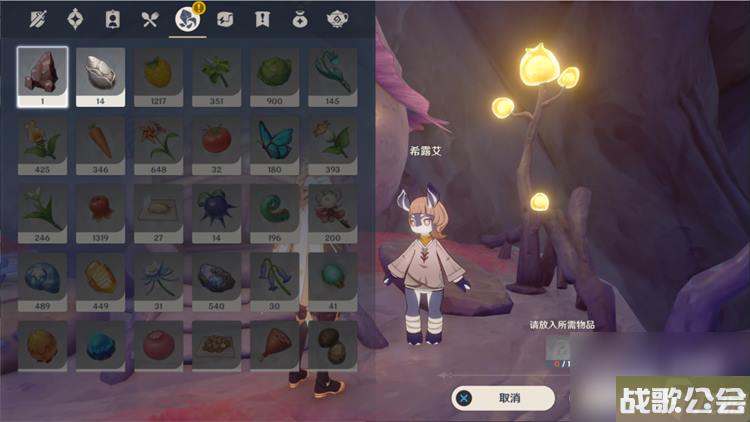The image size is (750, 422).
Task: Pick the spiky purple berry slot
Action: 217,209
